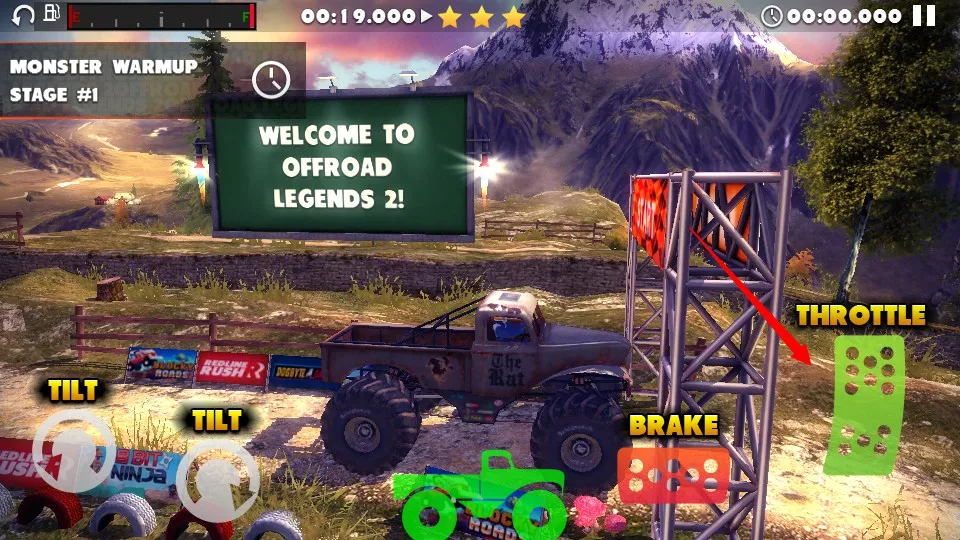
Task: Pause the race with the pause button
Action: coord(925,16)
